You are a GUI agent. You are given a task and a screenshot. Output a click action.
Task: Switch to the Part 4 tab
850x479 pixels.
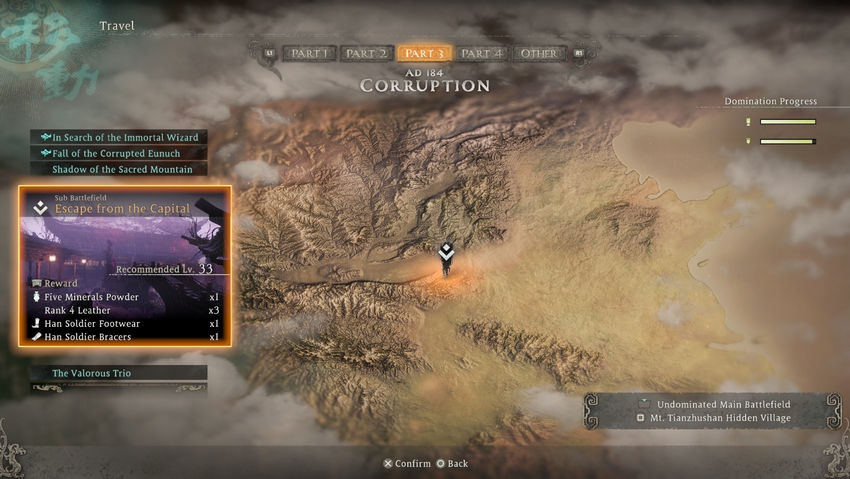point(482,54)
